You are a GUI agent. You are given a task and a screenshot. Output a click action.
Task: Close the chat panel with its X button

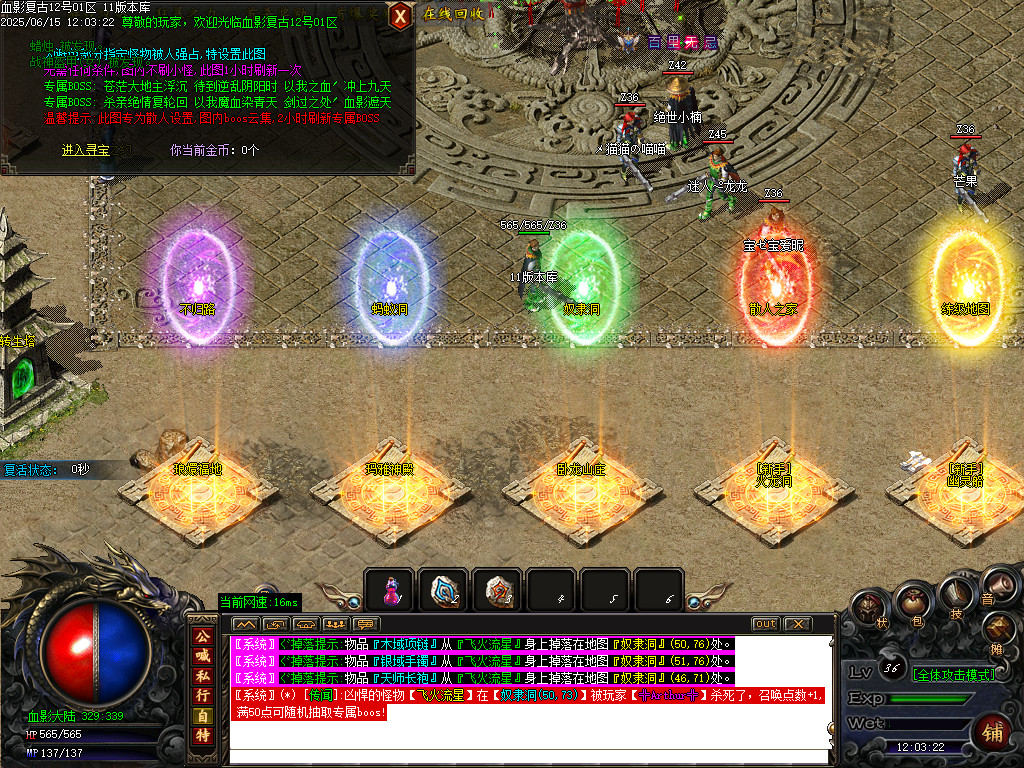pos(796,624)
